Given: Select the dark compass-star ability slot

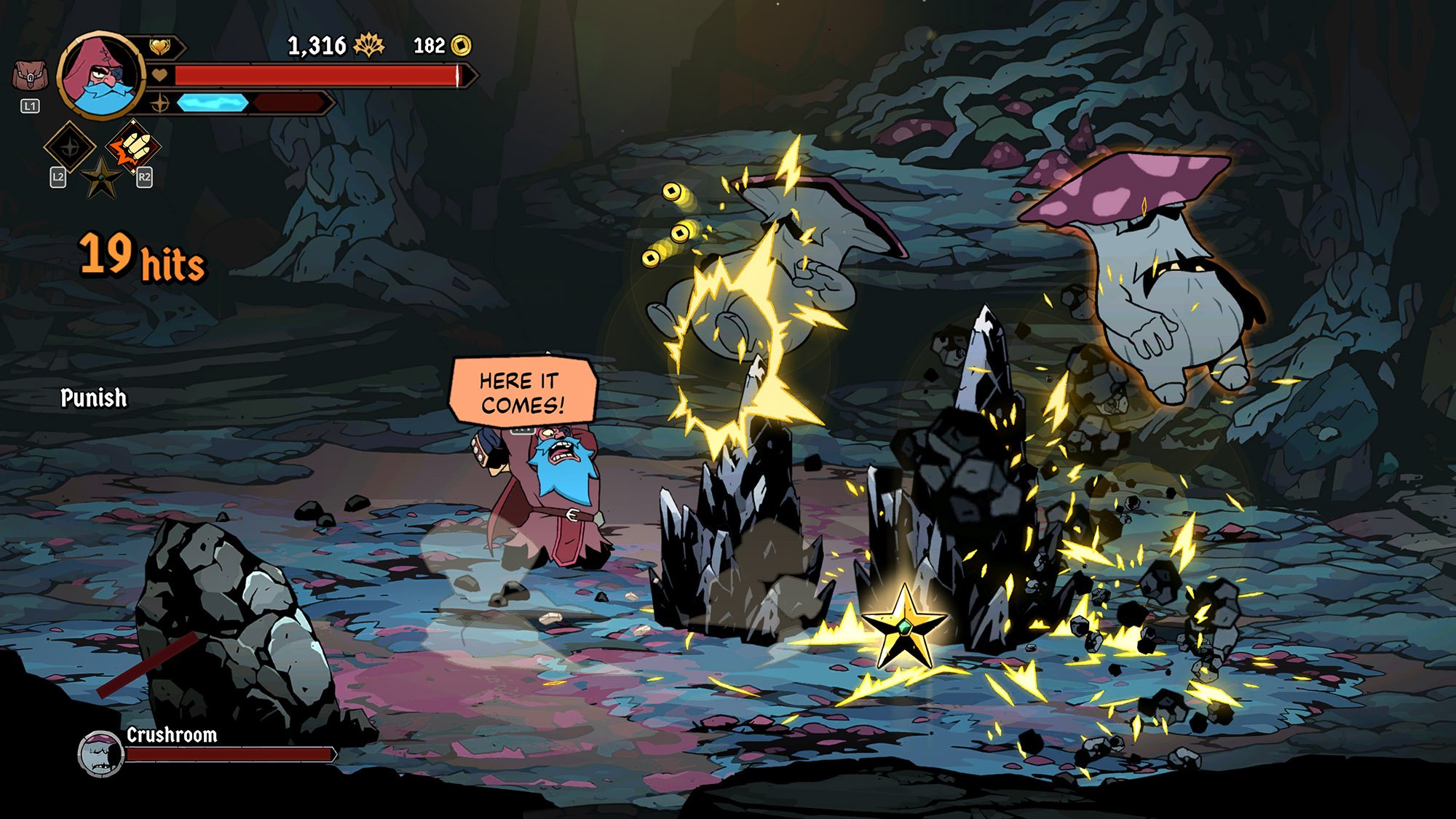Looking at the screenshot, I should click(x=70, y=147).
